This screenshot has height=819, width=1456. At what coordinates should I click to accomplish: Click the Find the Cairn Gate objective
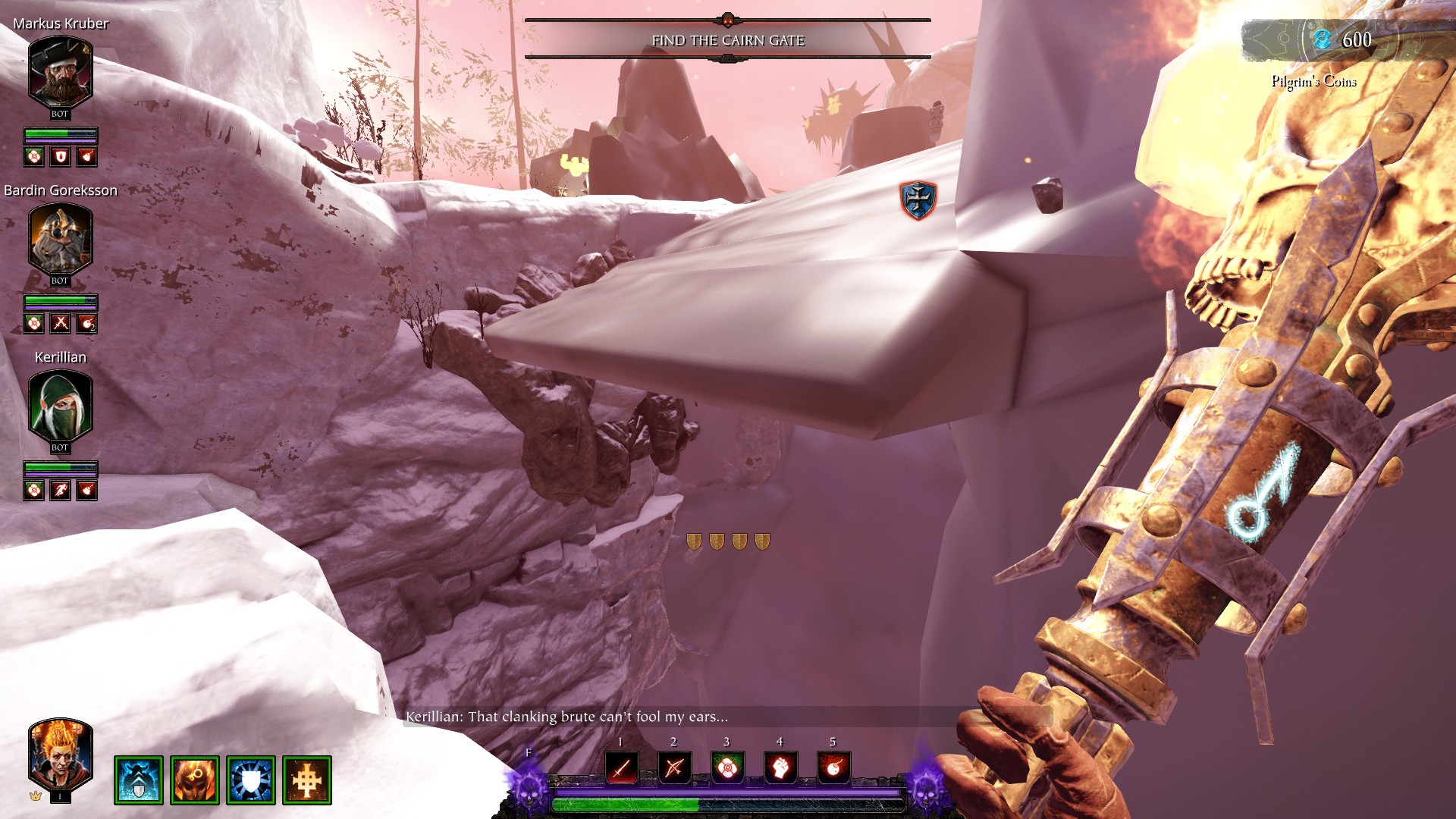728,40
